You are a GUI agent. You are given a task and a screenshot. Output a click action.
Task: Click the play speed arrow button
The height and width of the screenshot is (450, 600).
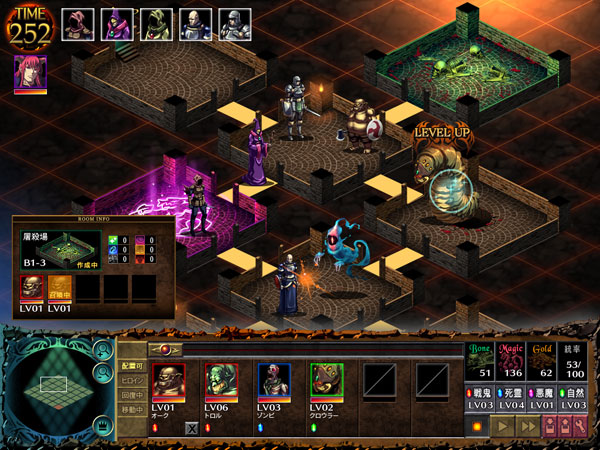tap(501, 426)
